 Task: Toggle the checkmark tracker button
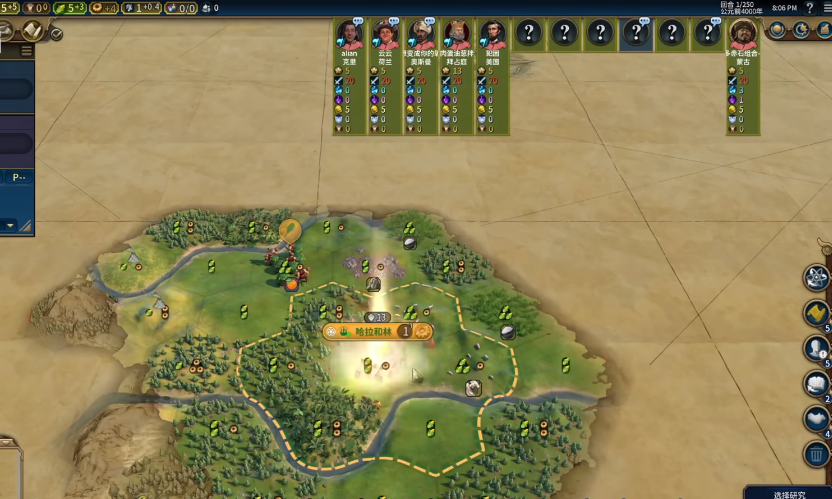pos(56,33)
